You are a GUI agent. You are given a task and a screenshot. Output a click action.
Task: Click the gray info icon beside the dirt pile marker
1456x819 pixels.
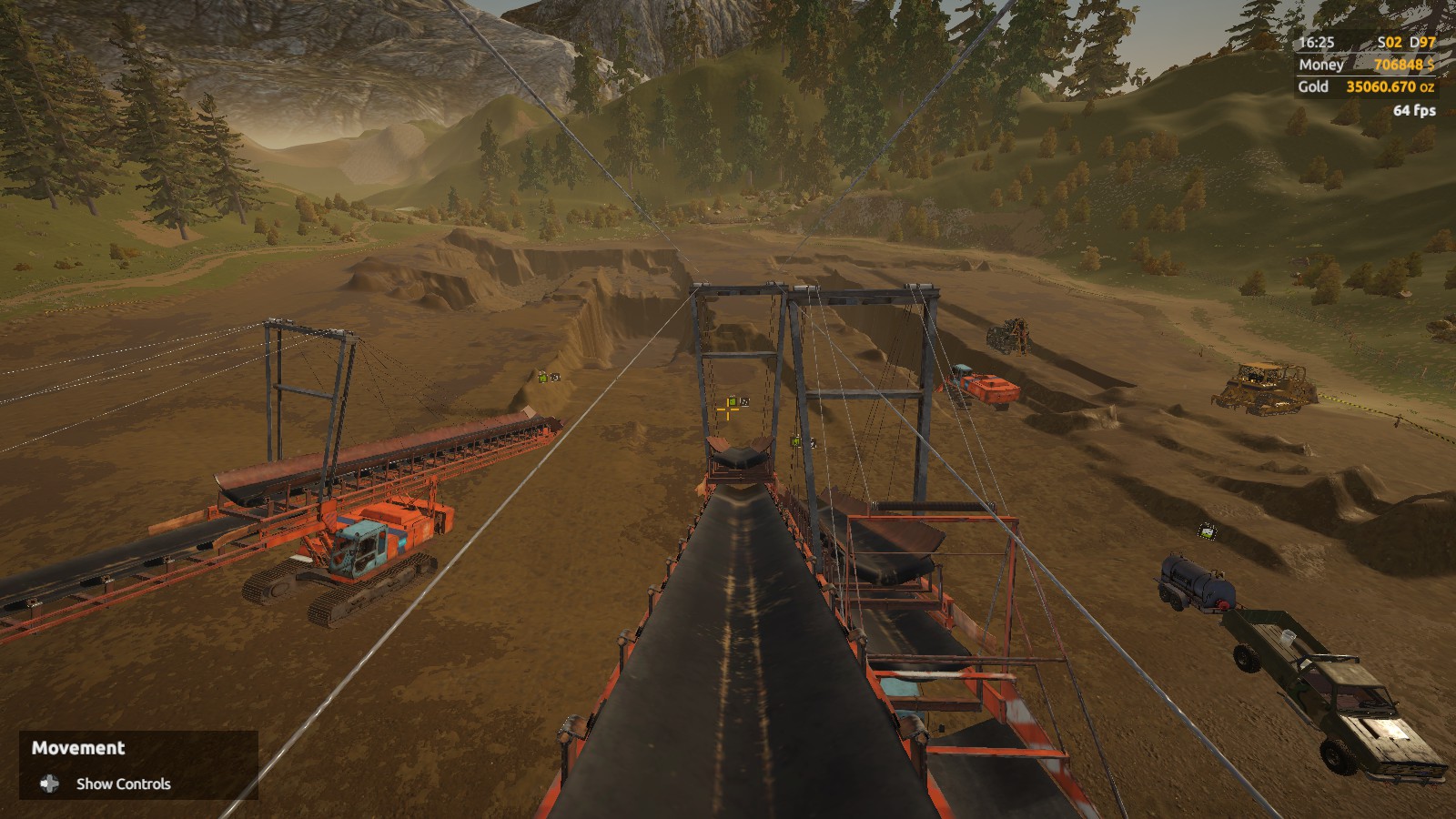pos(555,377)
